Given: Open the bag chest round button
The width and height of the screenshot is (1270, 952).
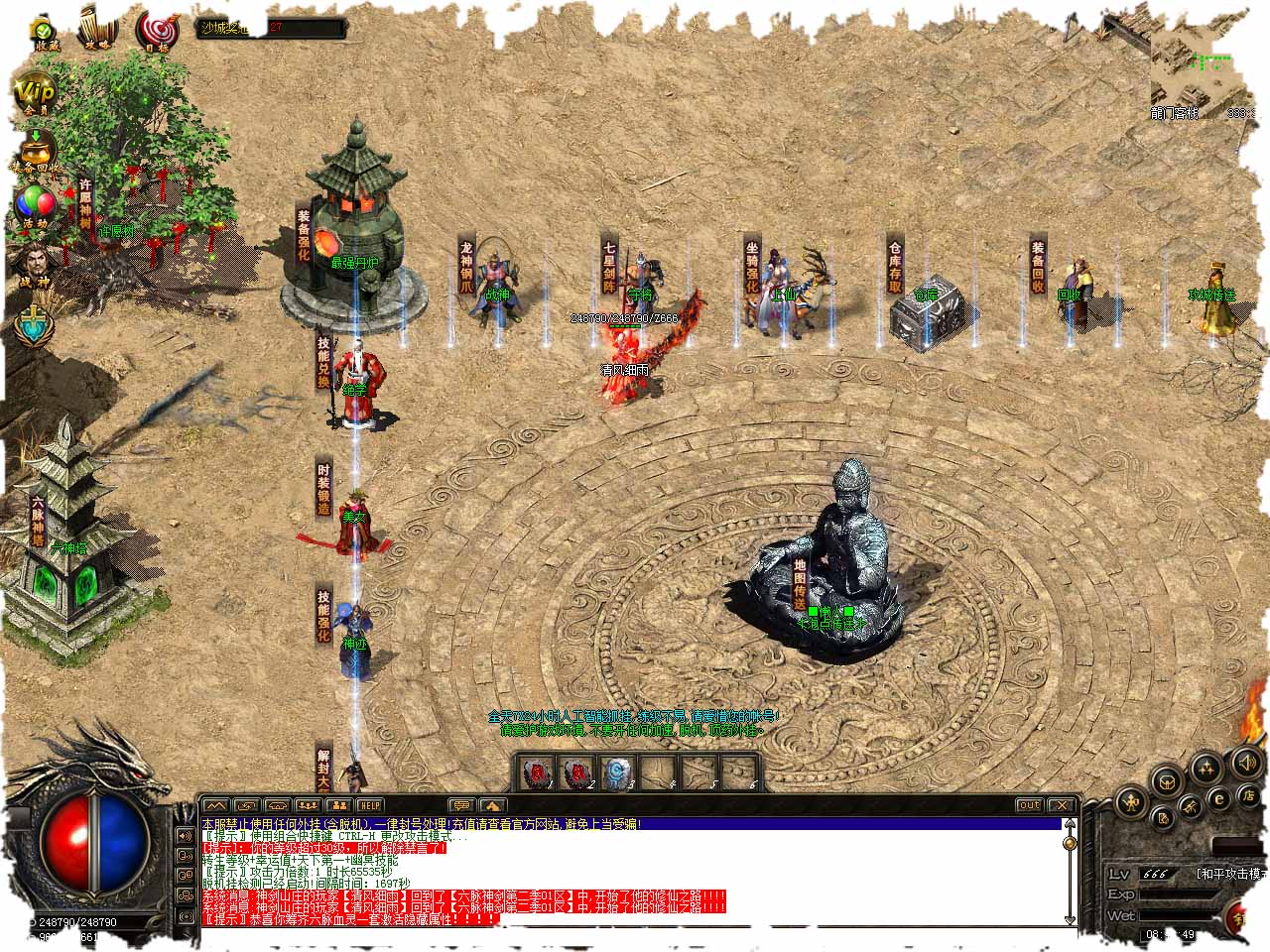Looking at the screenshot, I should coord(1168,780).
